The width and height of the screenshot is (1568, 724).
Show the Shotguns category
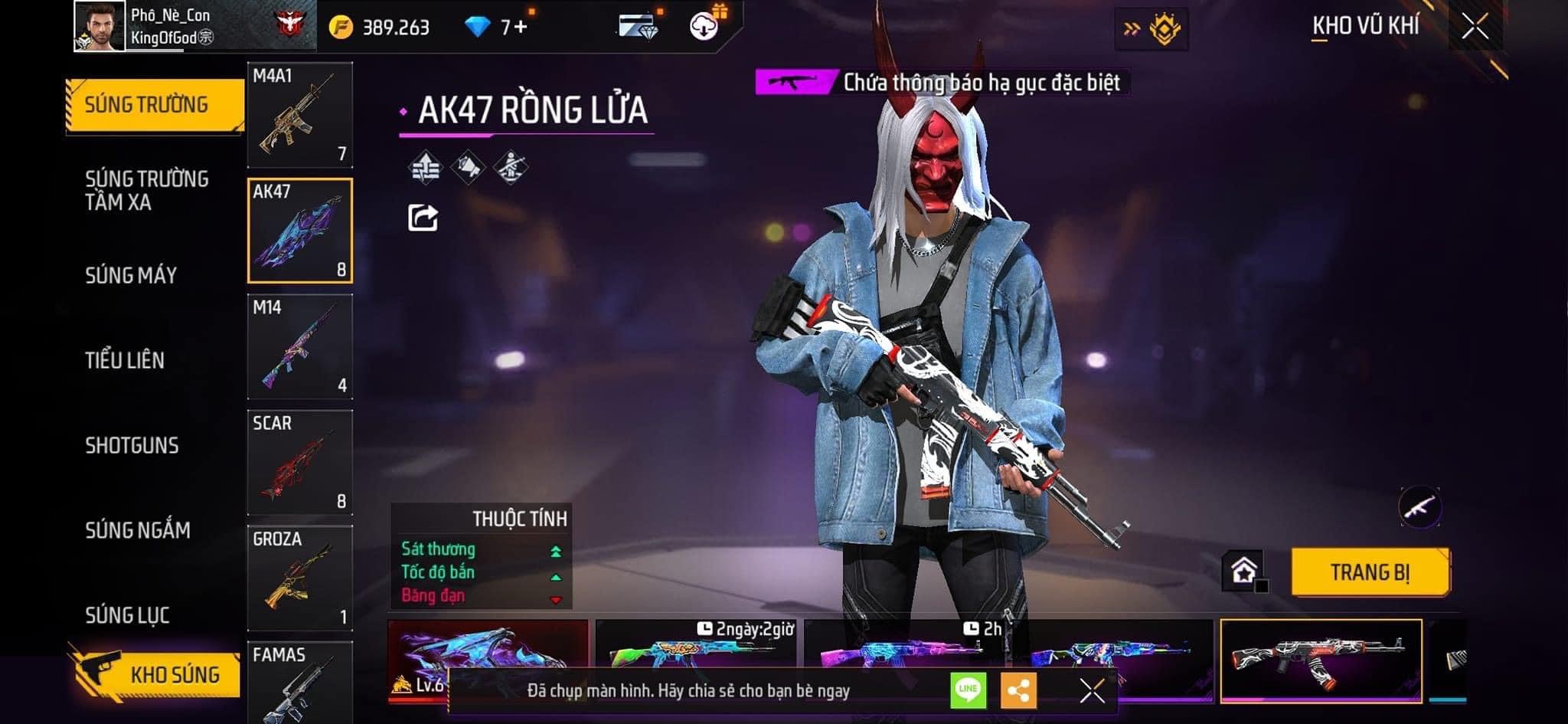(132, 445)
